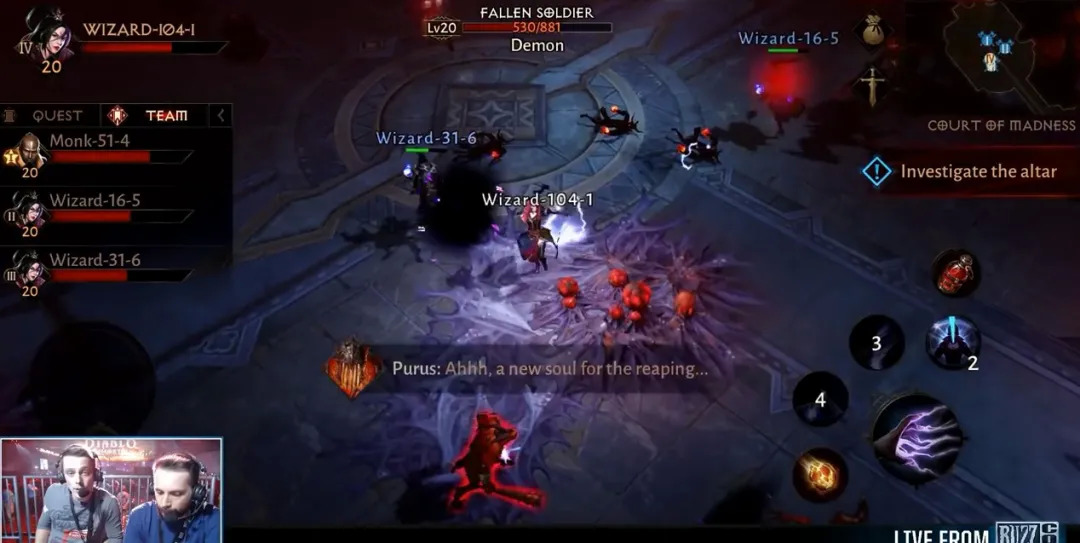Collapse the team panel with the arrow
This screenshot has width=1080, height=543.
(221, 116)
